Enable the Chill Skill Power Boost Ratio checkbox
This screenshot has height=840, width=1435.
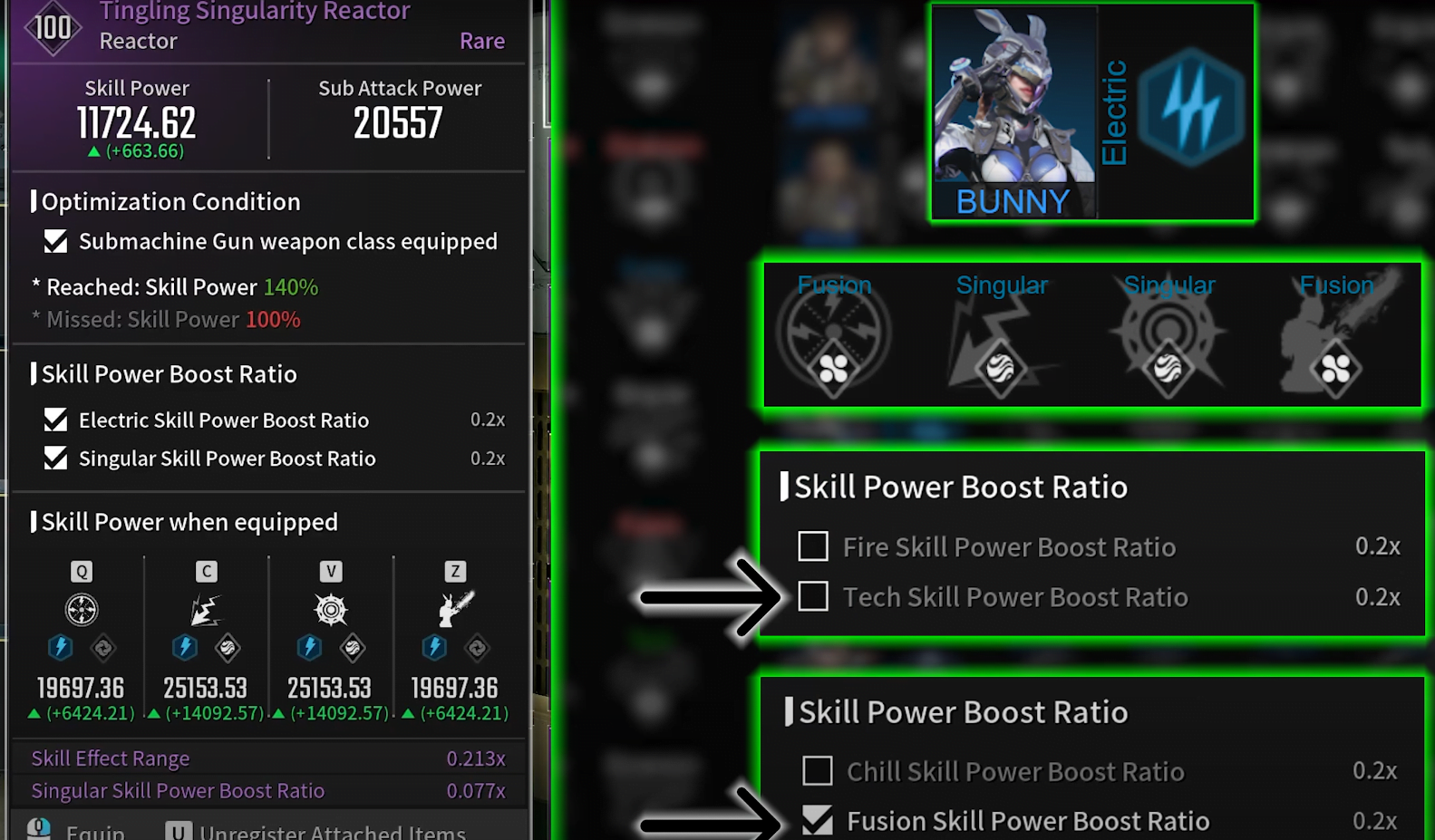pos(817,770)
